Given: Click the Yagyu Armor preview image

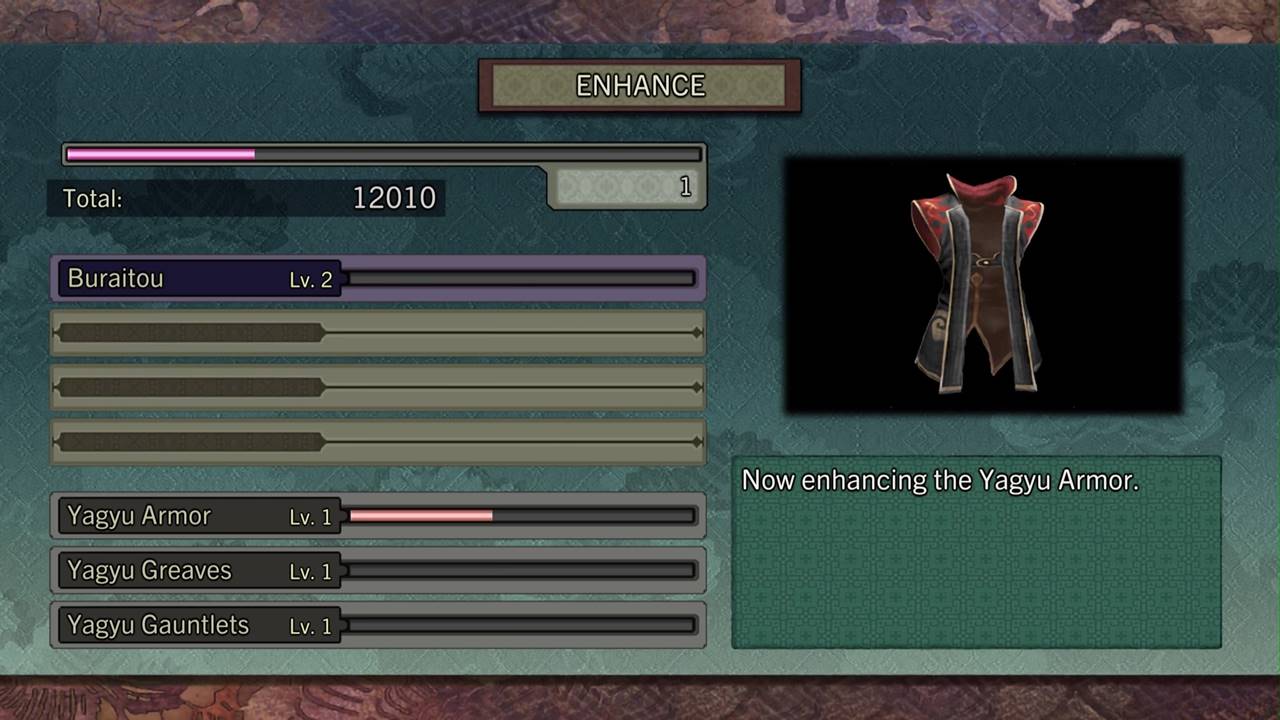Looking at the screenshot, I should click(x=983, y=285).
